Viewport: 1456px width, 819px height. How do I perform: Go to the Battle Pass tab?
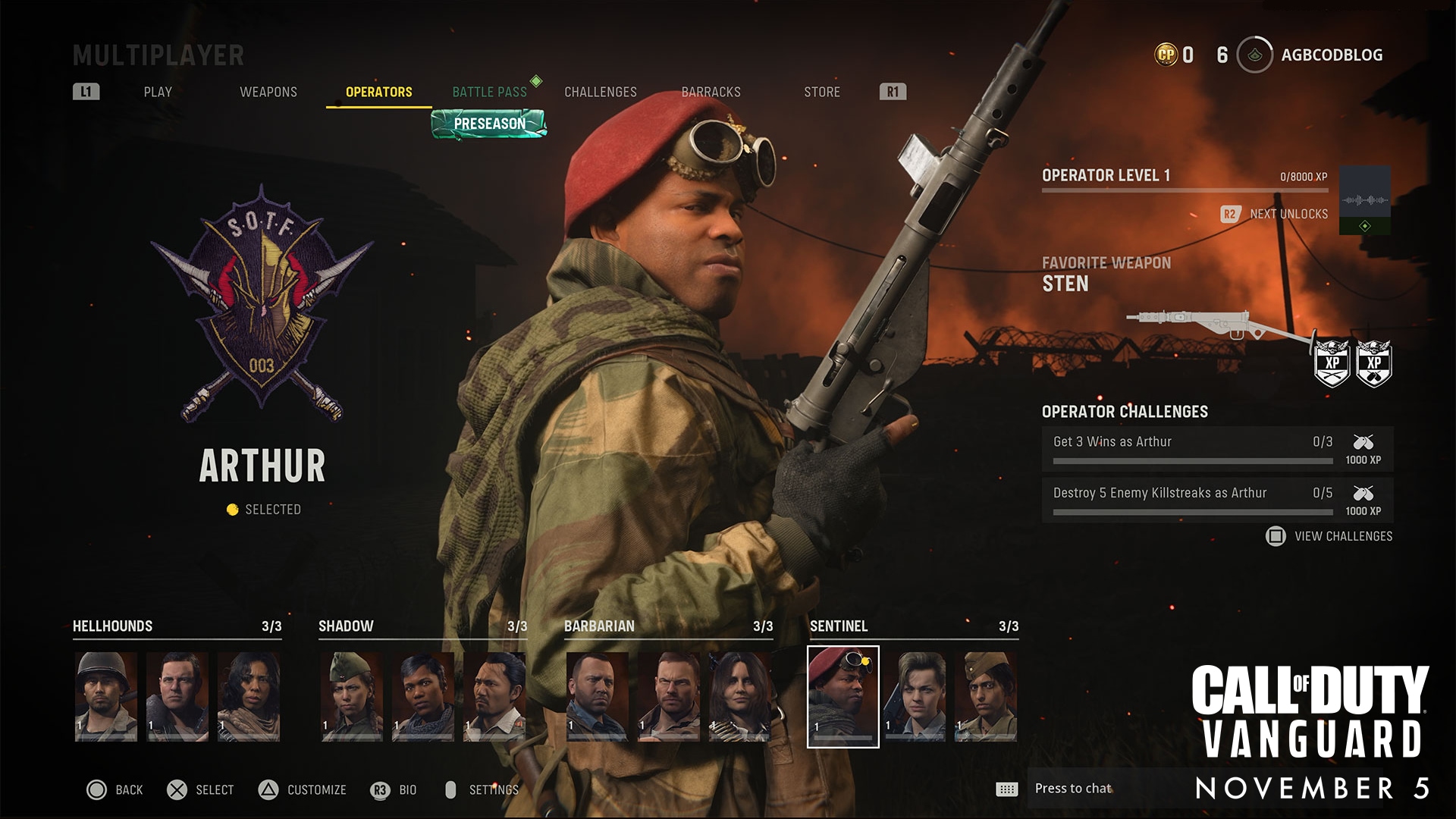tap(489, 92)
